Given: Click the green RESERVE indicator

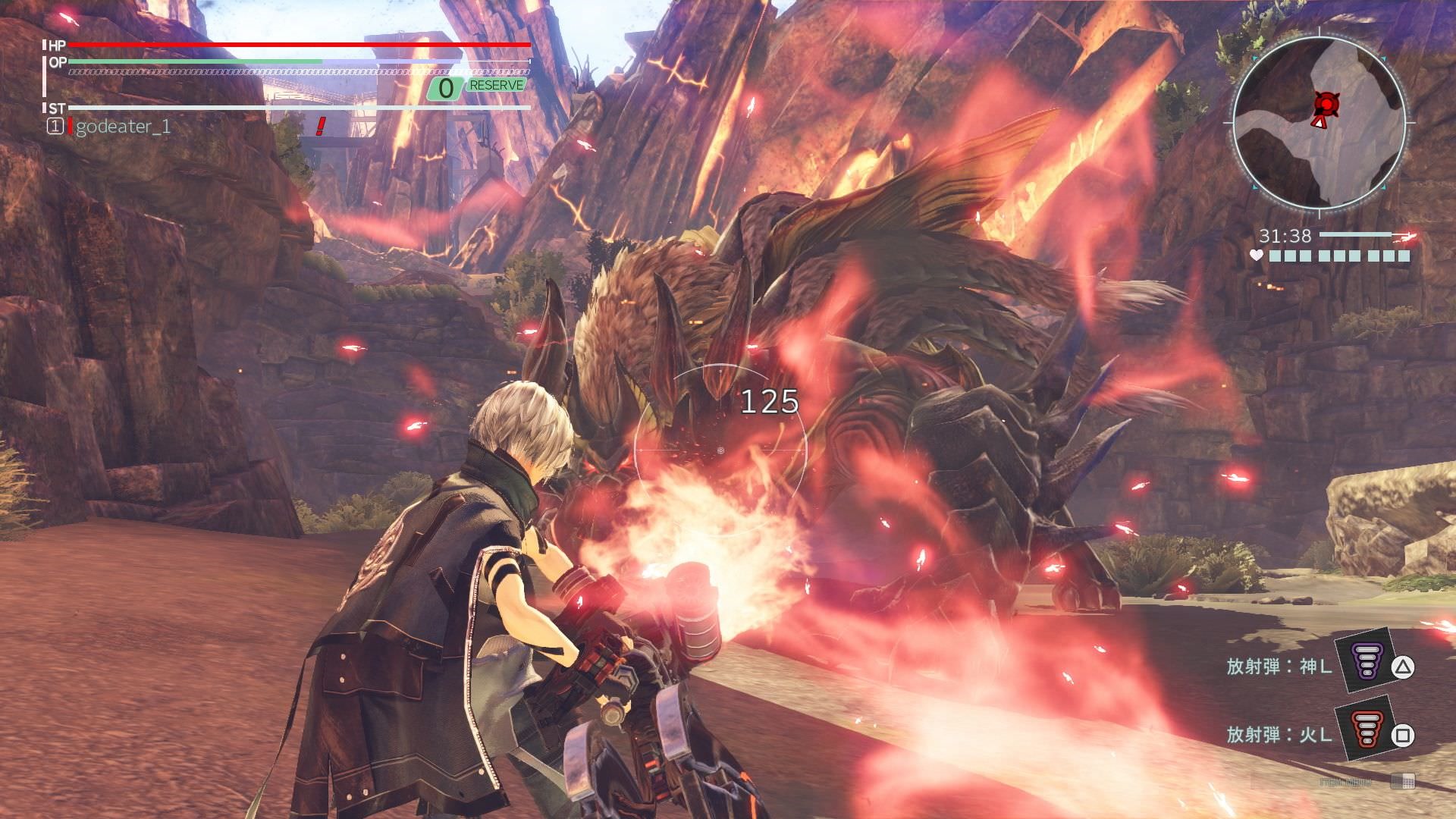Looking at the screenshot, I should click(496, 86).
